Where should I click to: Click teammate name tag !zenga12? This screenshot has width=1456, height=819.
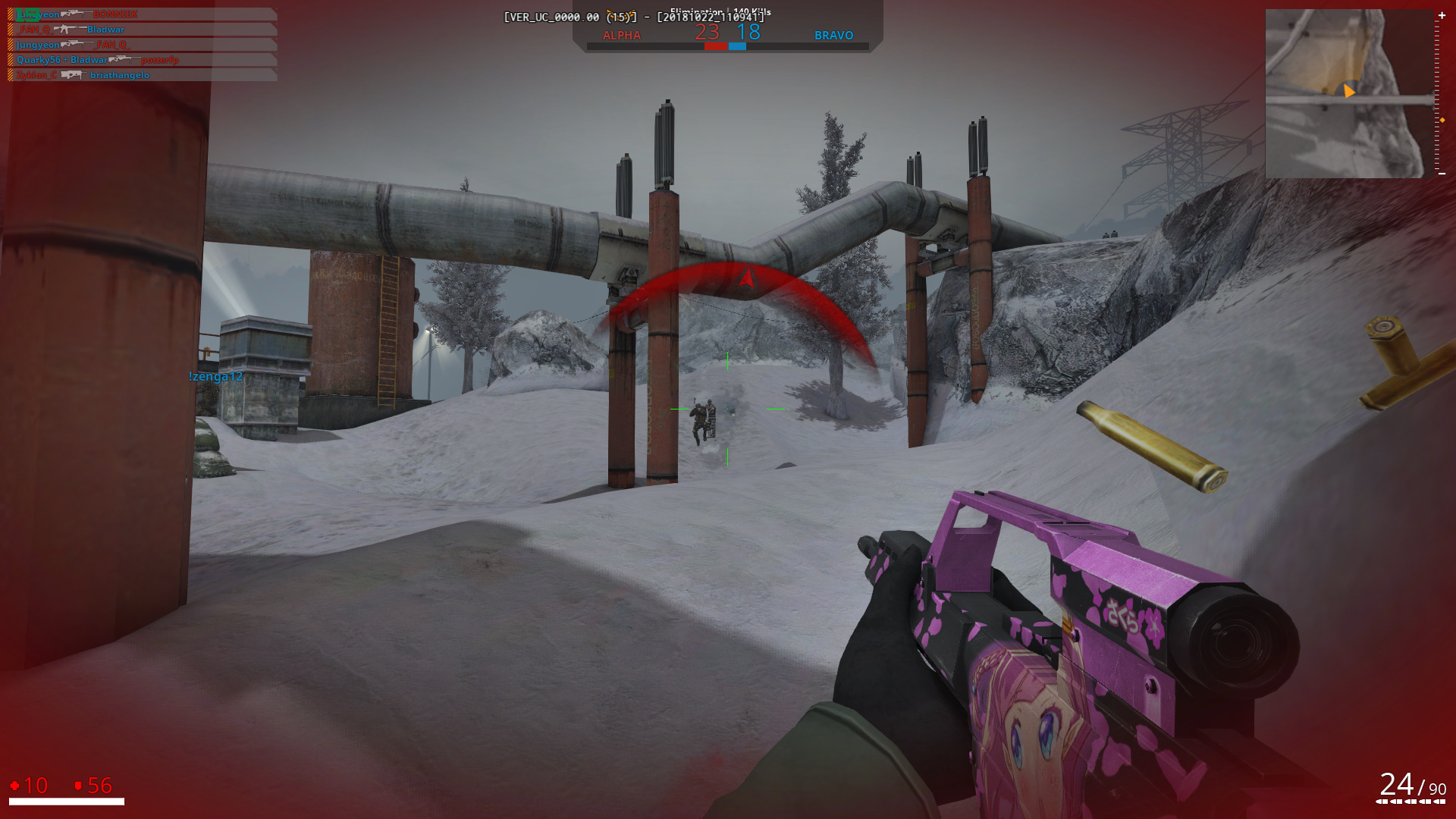(x=215, y=376)
